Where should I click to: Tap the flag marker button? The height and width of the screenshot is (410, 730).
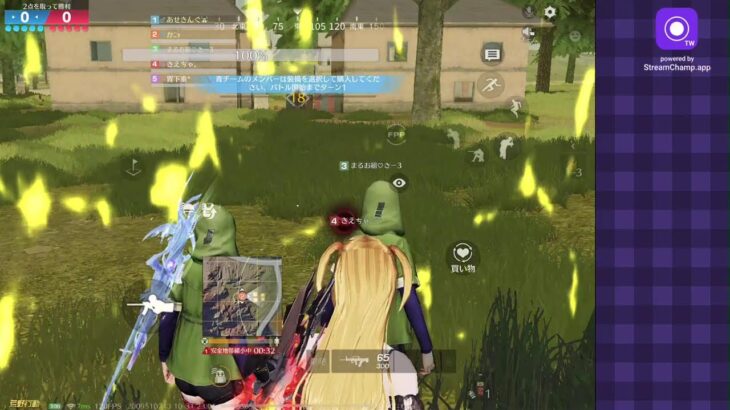click(133, 167)
